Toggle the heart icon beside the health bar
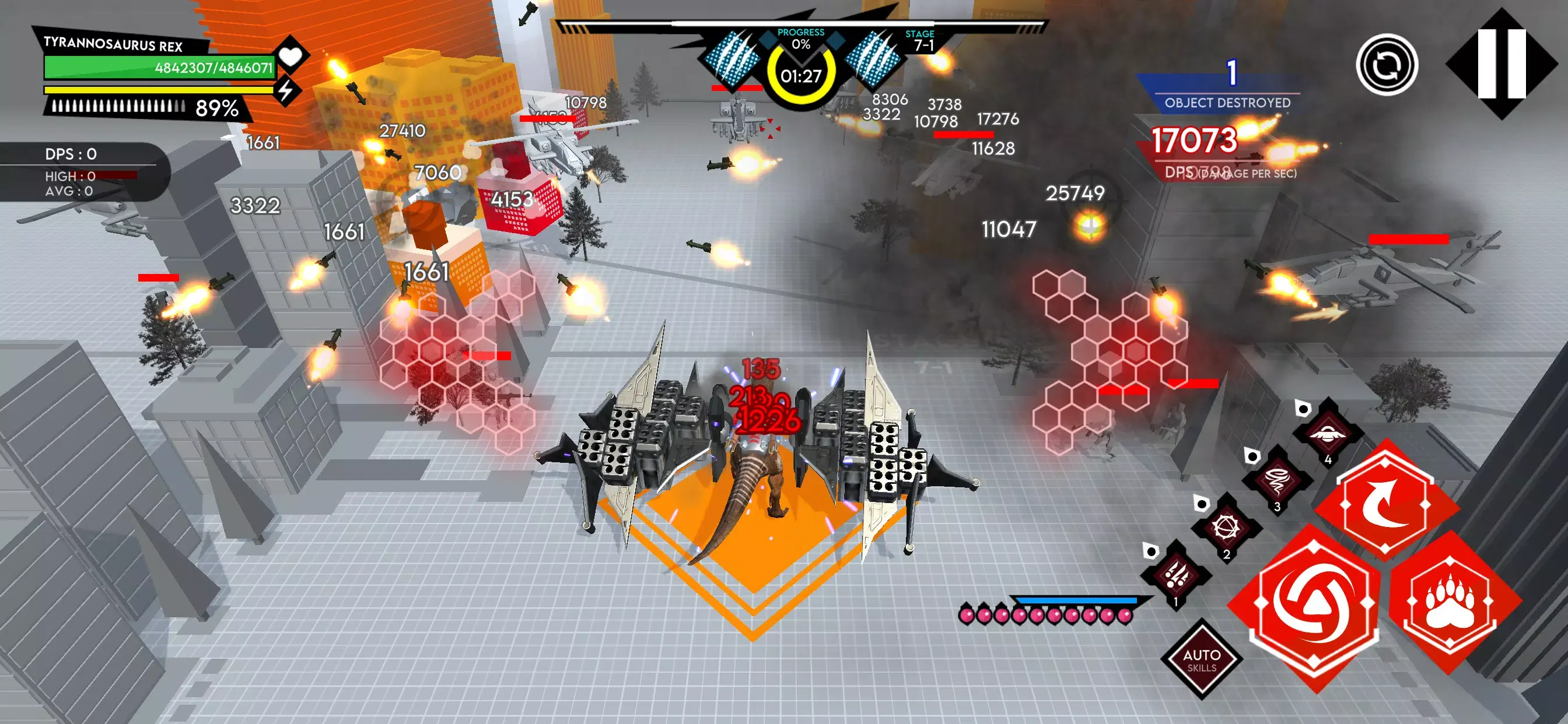1568x724 pixels. point(292,58)
